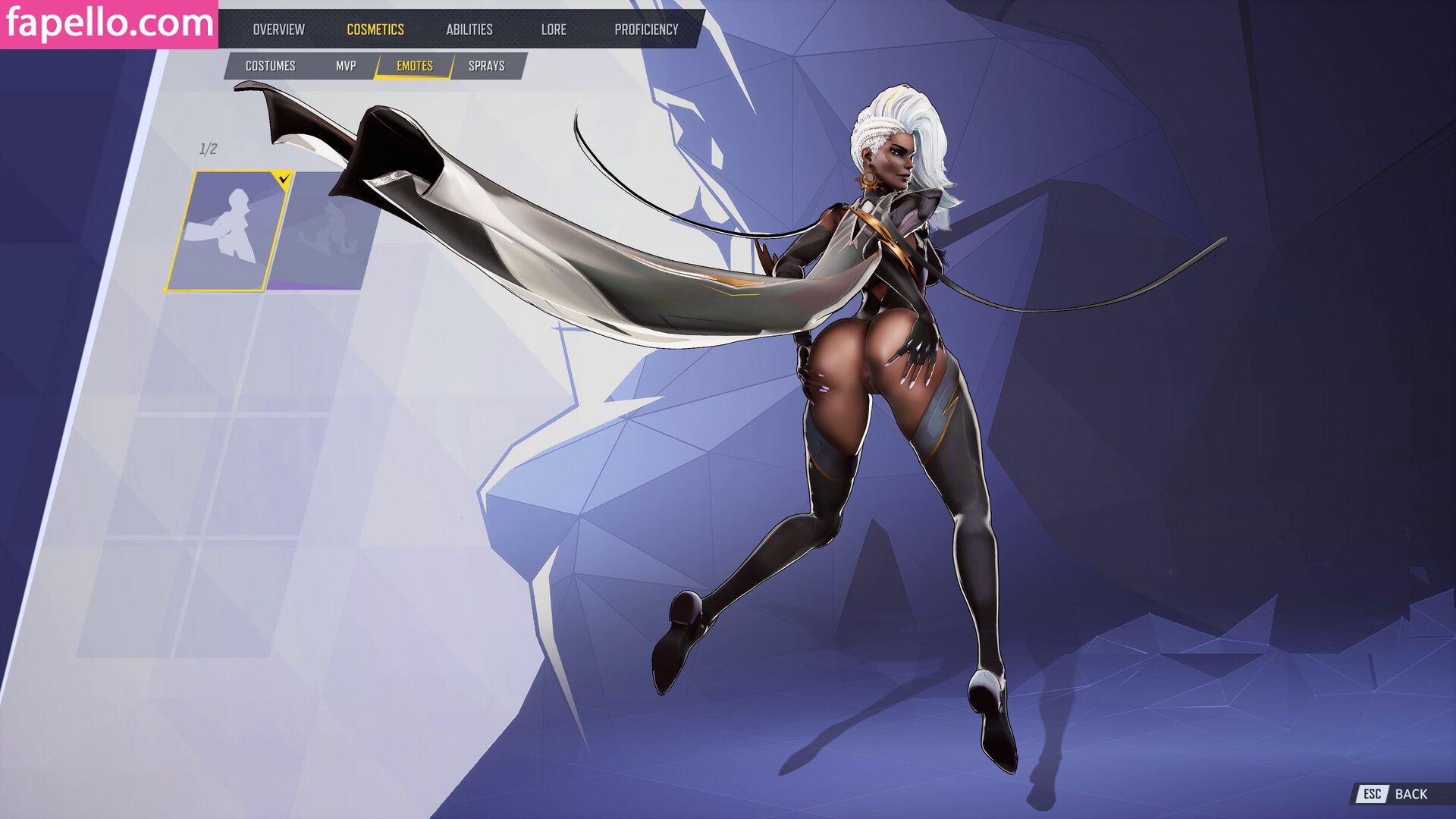Switch to the Costumes sub-tab
The image size is (1456, 819).
tap(270, 66)
